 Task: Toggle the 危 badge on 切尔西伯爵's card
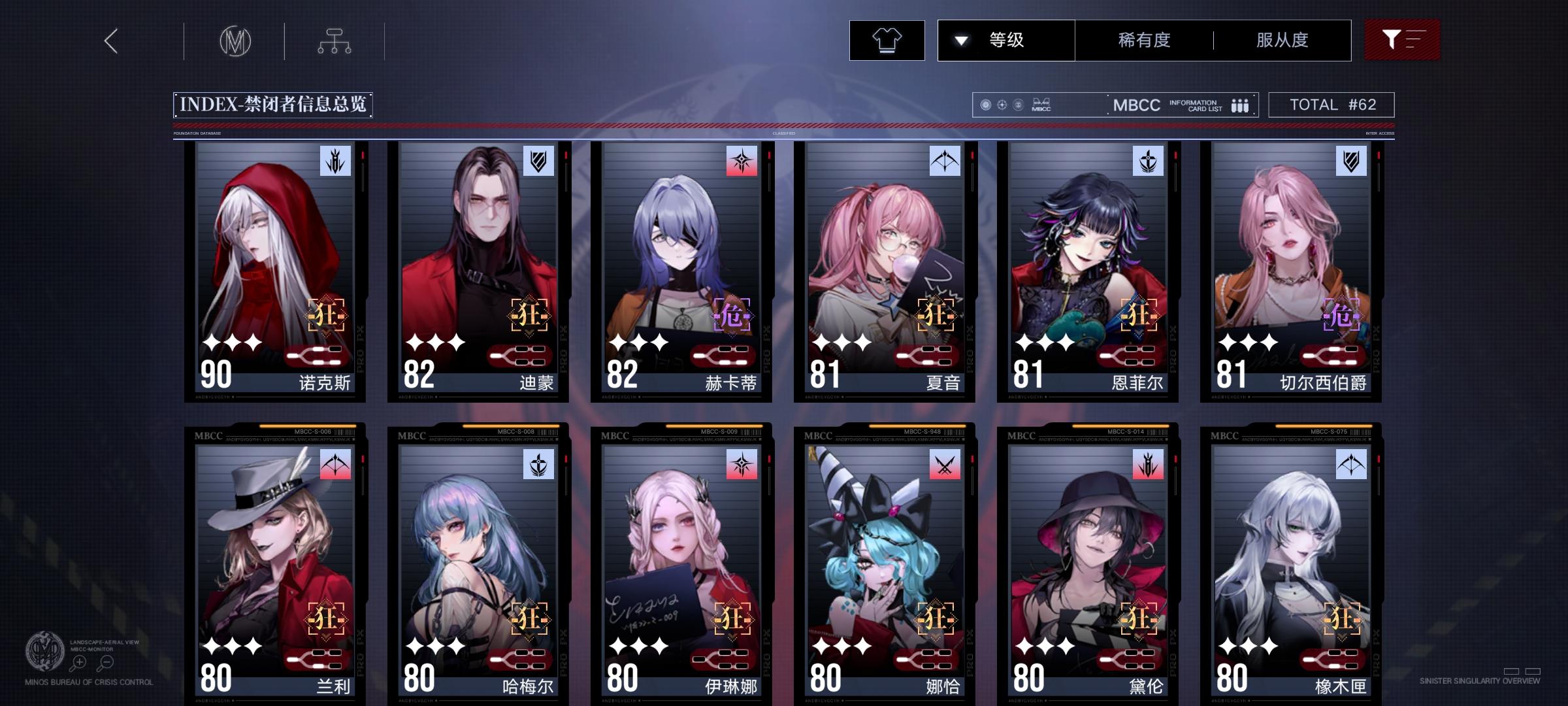pos(1341,314)
